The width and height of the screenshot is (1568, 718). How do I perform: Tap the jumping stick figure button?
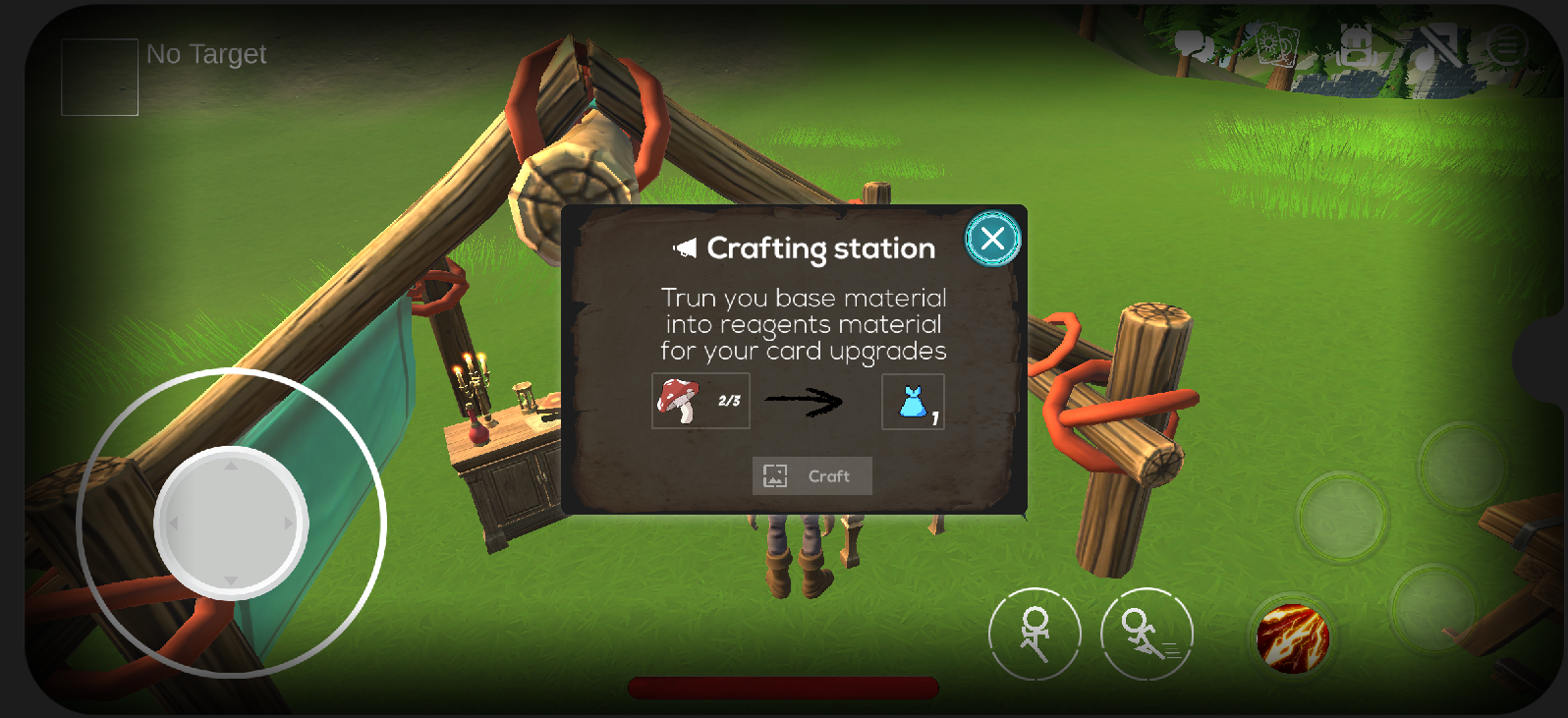1034,635
